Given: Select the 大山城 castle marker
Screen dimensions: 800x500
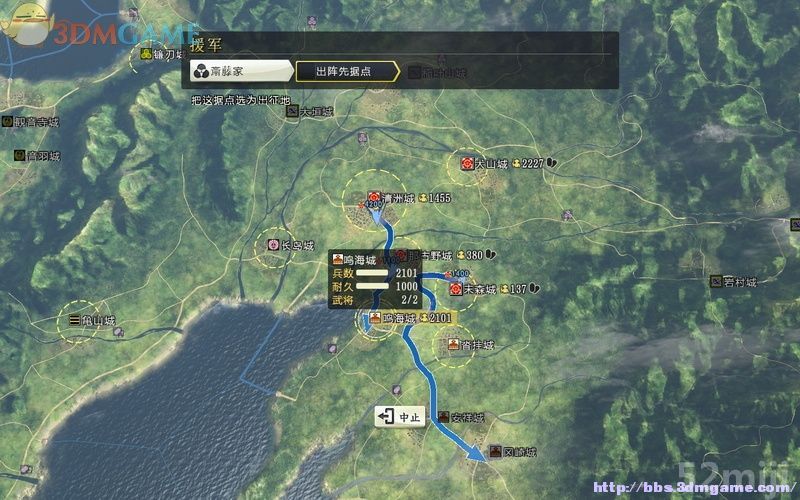Looking at the screenshot, I should [467, 163].
